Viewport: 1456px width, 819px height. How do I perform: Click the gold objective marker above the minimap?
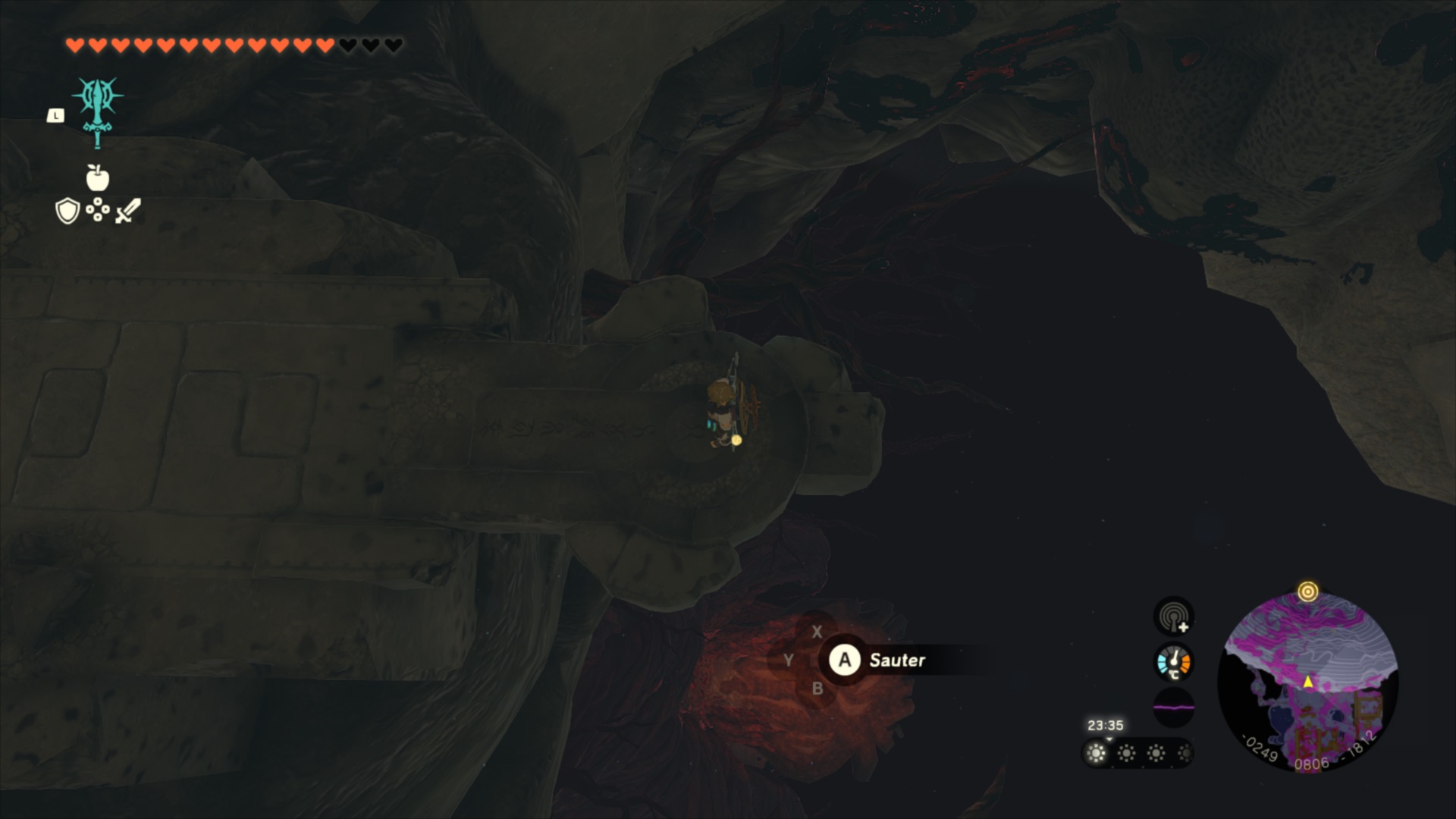pyautogui.click(x=1307, y=591)
